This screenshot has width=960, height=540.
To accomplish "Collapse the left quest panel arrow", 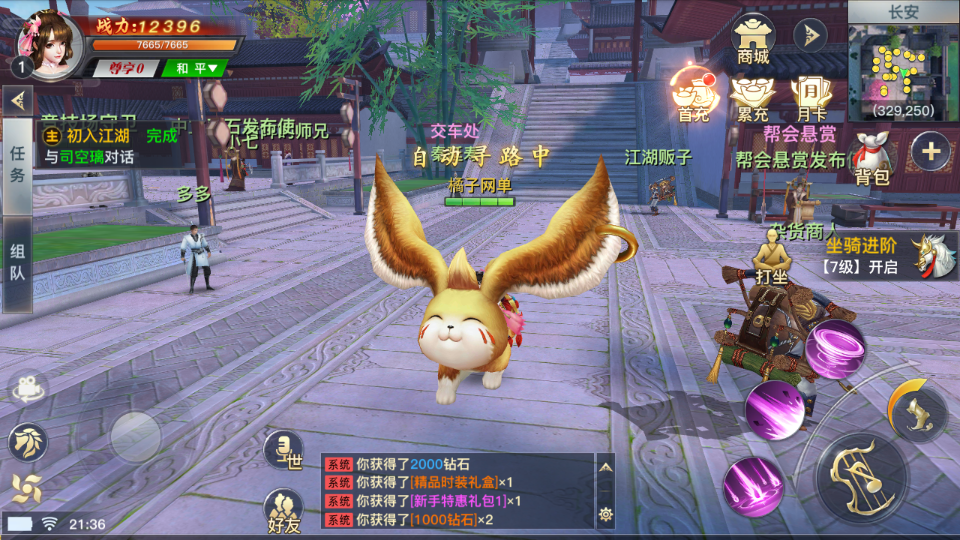I will point(17,100).
